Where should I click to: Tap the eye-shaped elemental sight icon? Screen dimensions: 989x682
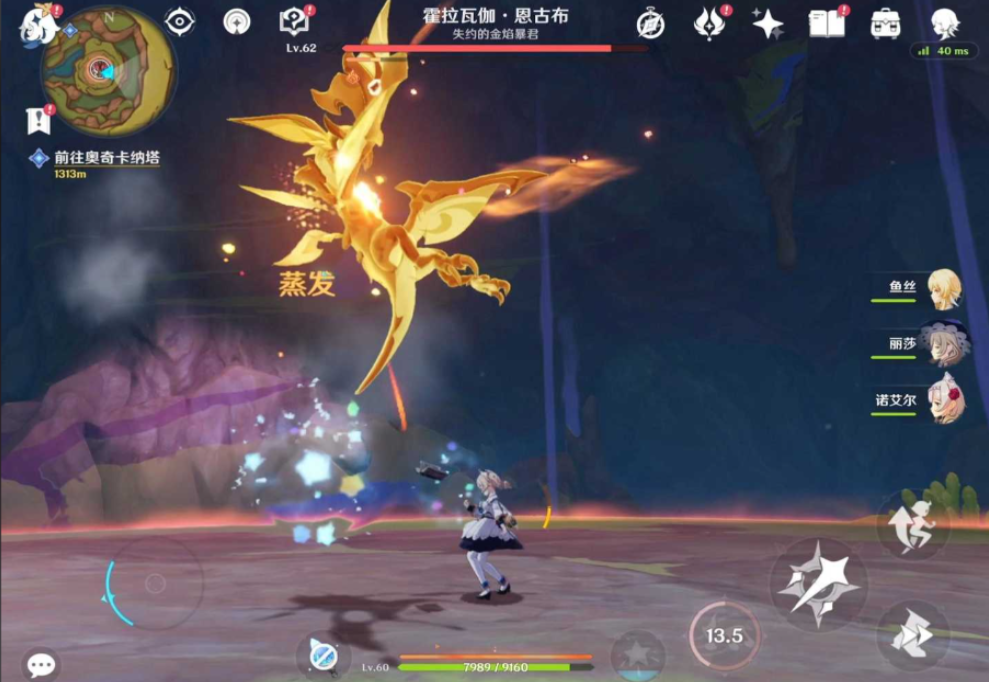180,21
